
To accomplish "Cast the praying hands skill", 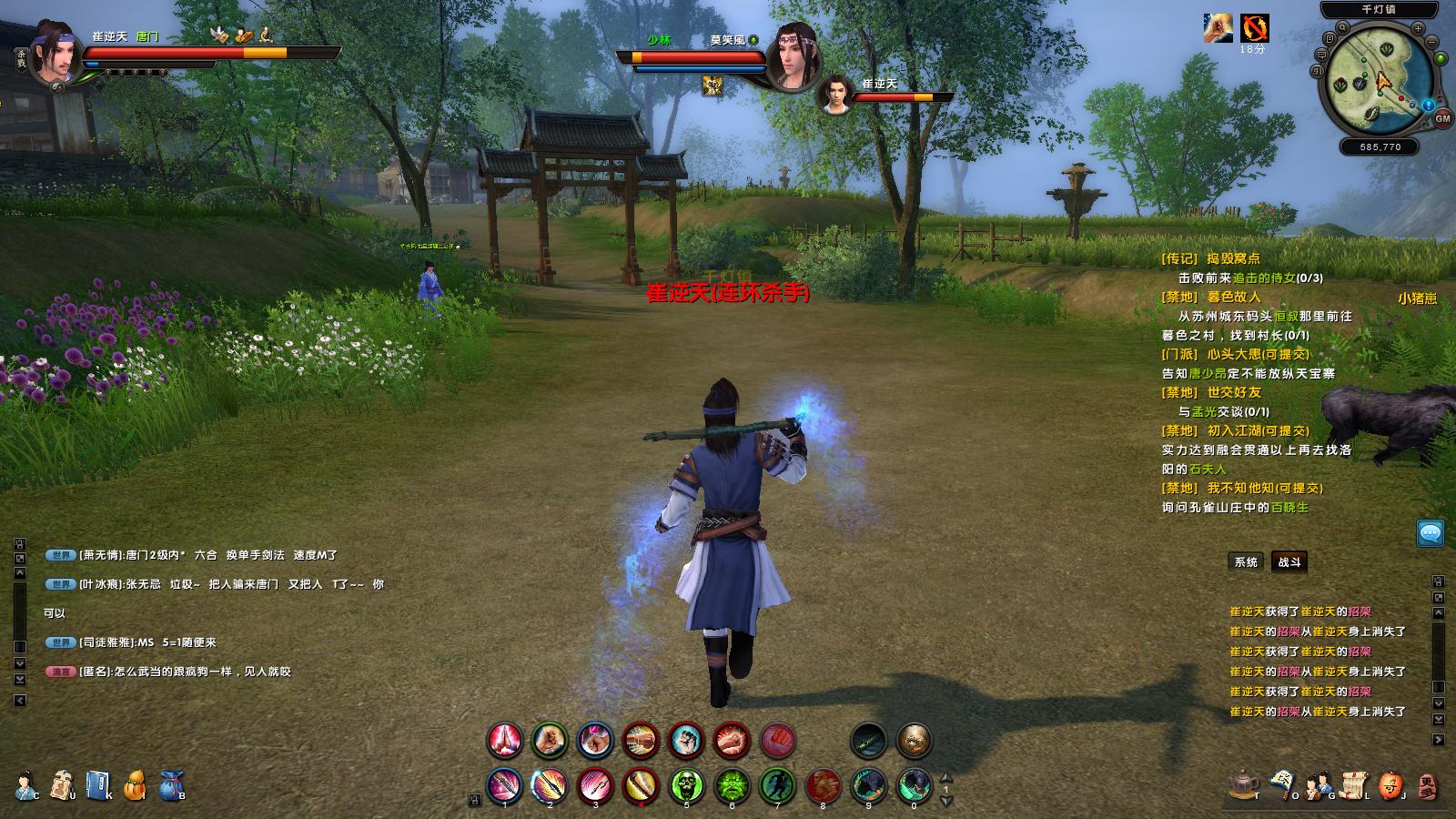I will [504, 741].
